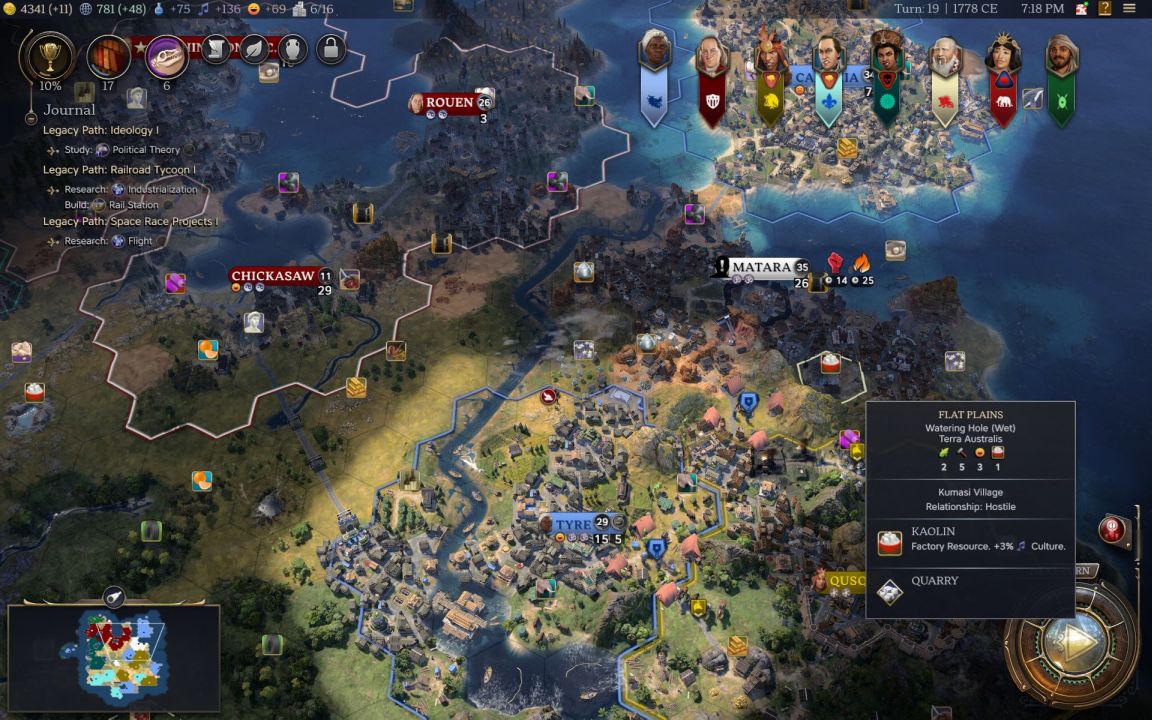The width and height of the screenshot is (1152, 720).
Task: Click on the minimap
Action: [x=113, y=653]
